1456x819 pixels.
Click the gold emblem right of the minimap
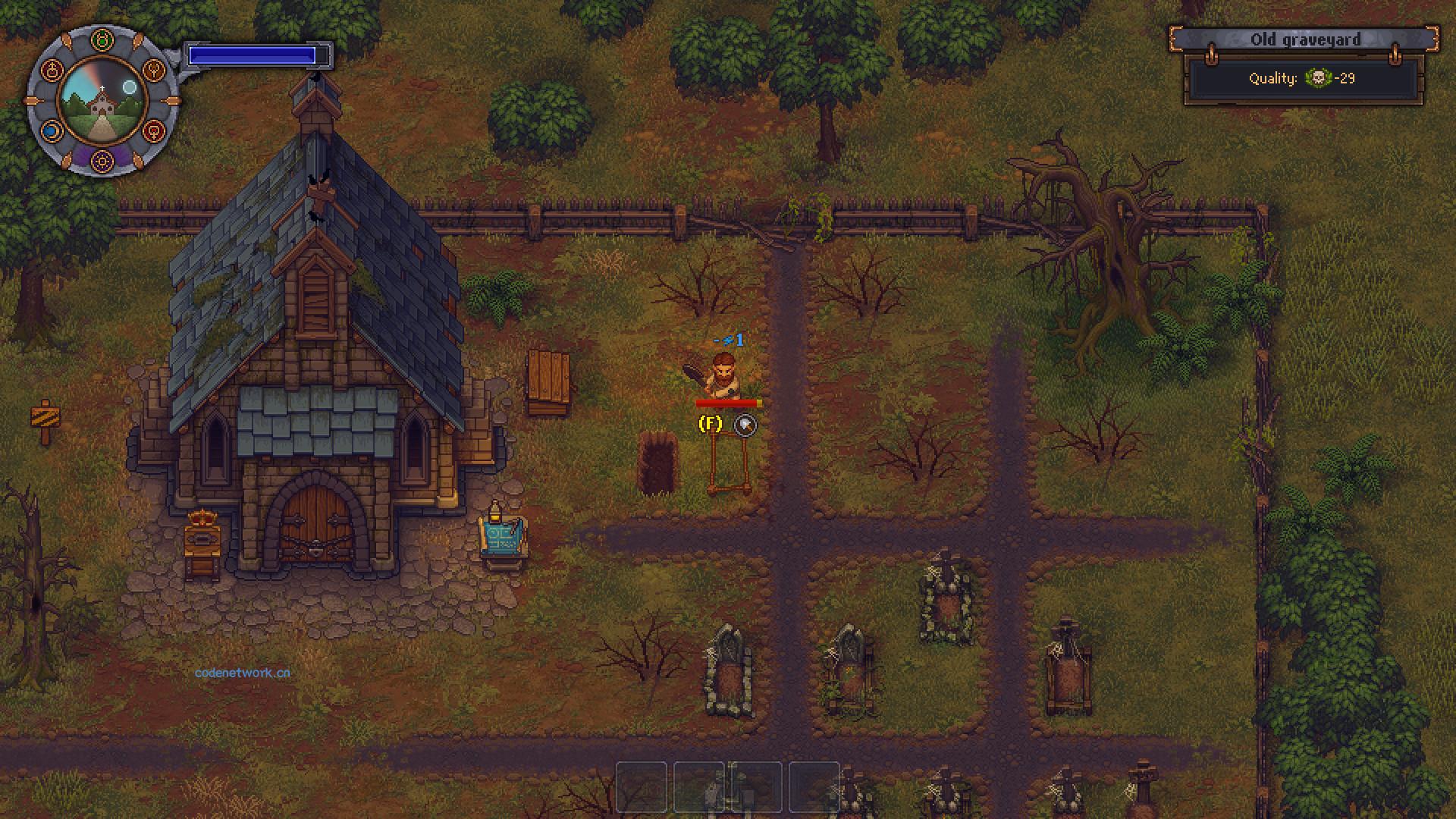(x=155, y=71)
